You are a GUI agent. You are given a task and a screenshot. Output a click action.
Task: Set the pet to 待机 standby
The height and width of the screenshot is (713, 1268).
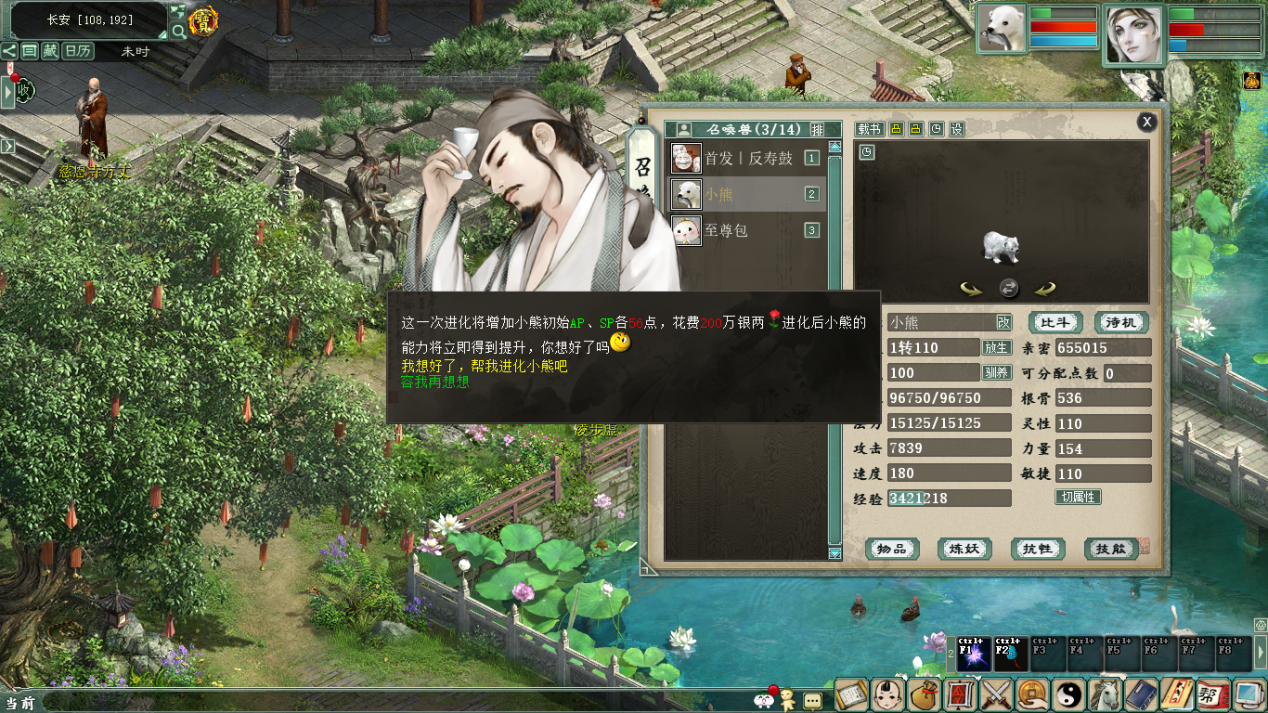(x=1120, y=322)
